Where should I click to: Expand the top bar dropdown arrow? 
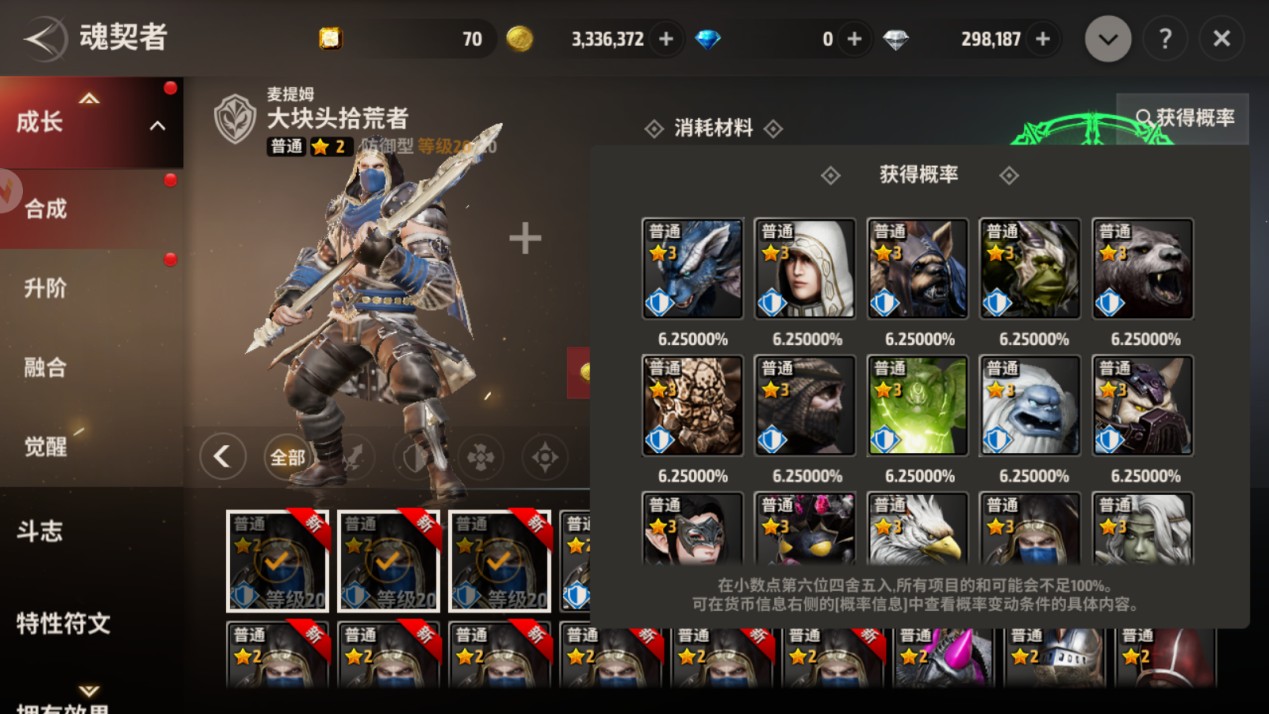tap(1108, 39)
